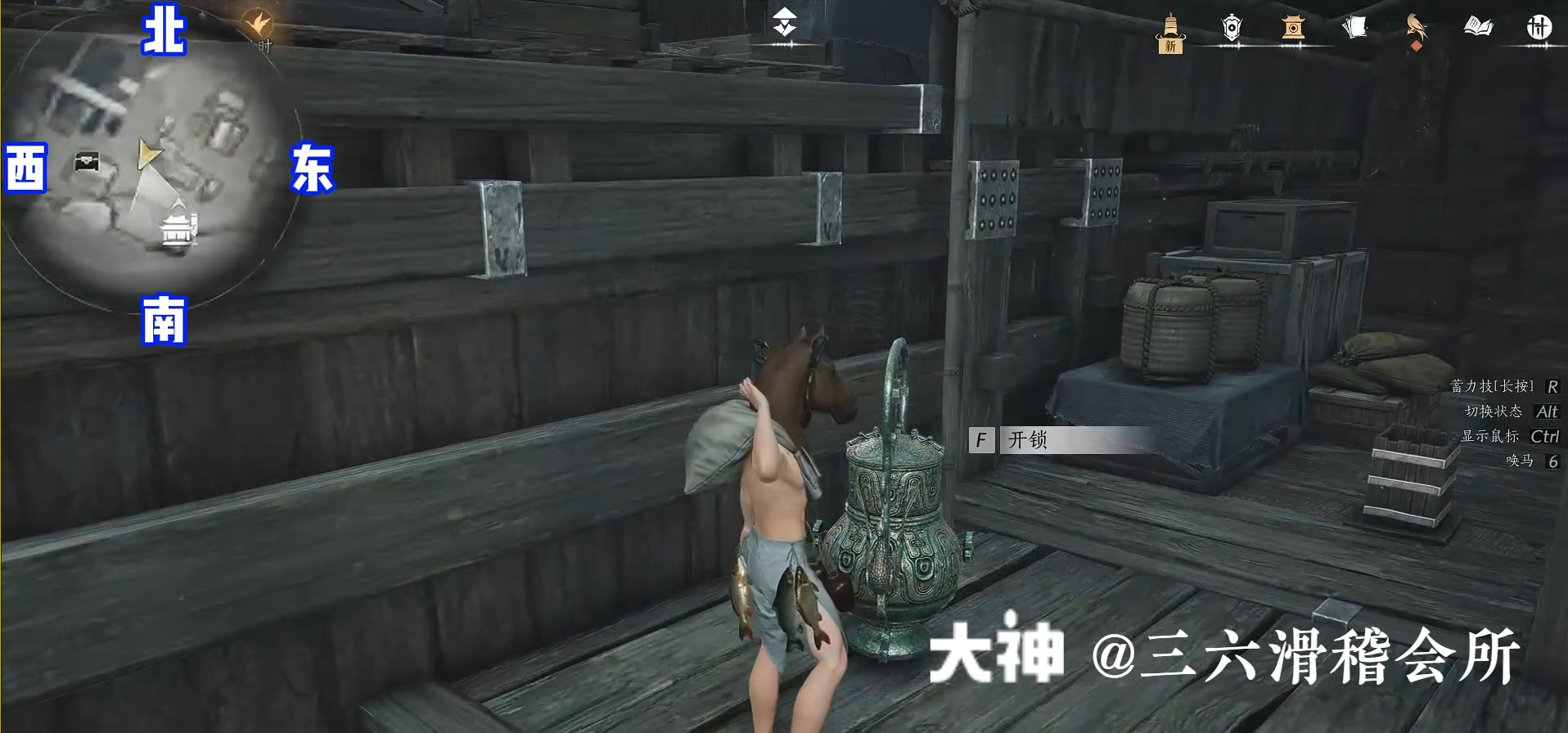Expand the red alert under the bird icon
Viewport: 1568px width, 733px height.
(1417, 45)
